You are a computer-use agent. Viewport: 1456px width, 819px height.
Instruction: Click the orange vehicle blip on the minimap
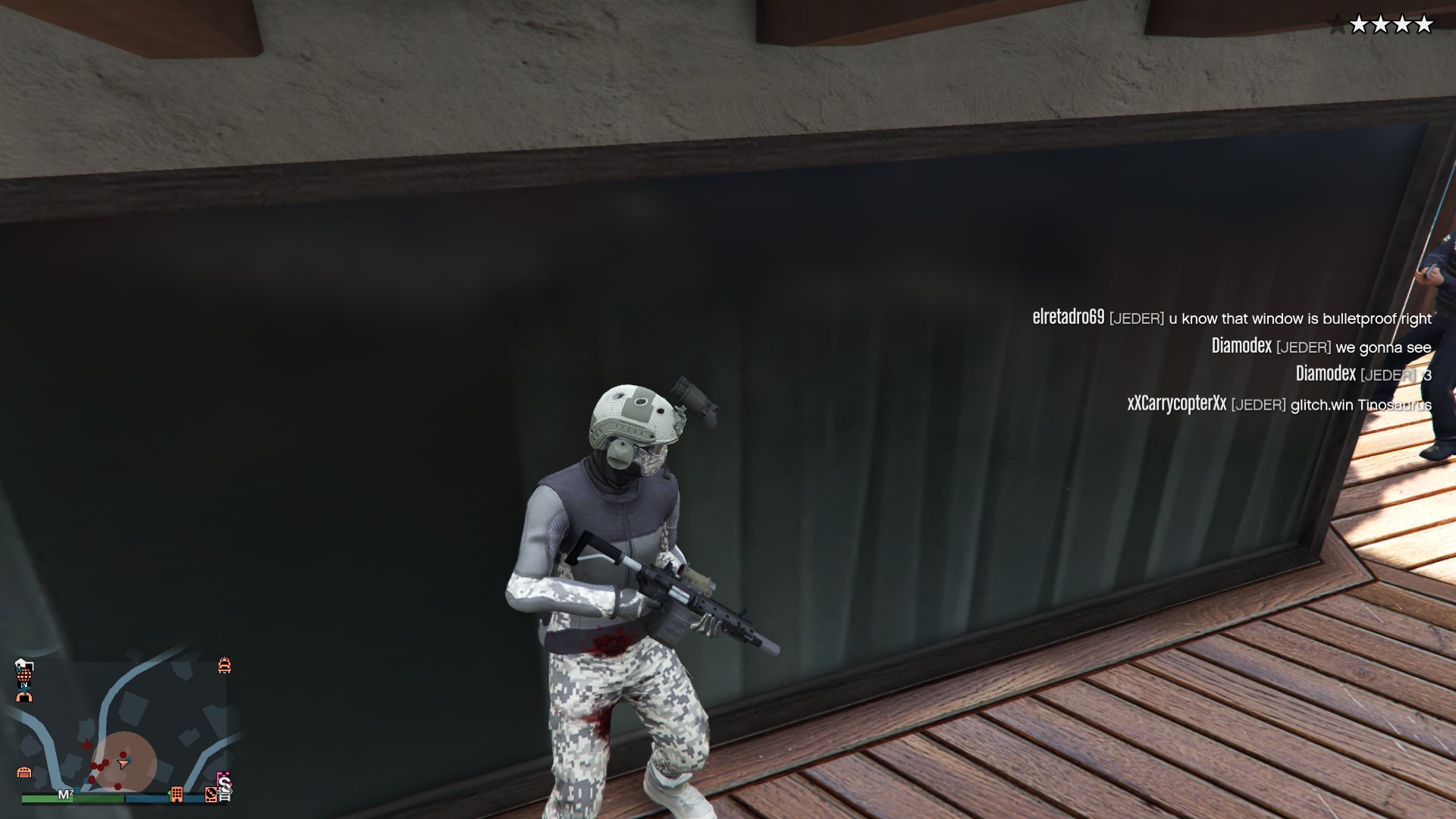point(224,666)
